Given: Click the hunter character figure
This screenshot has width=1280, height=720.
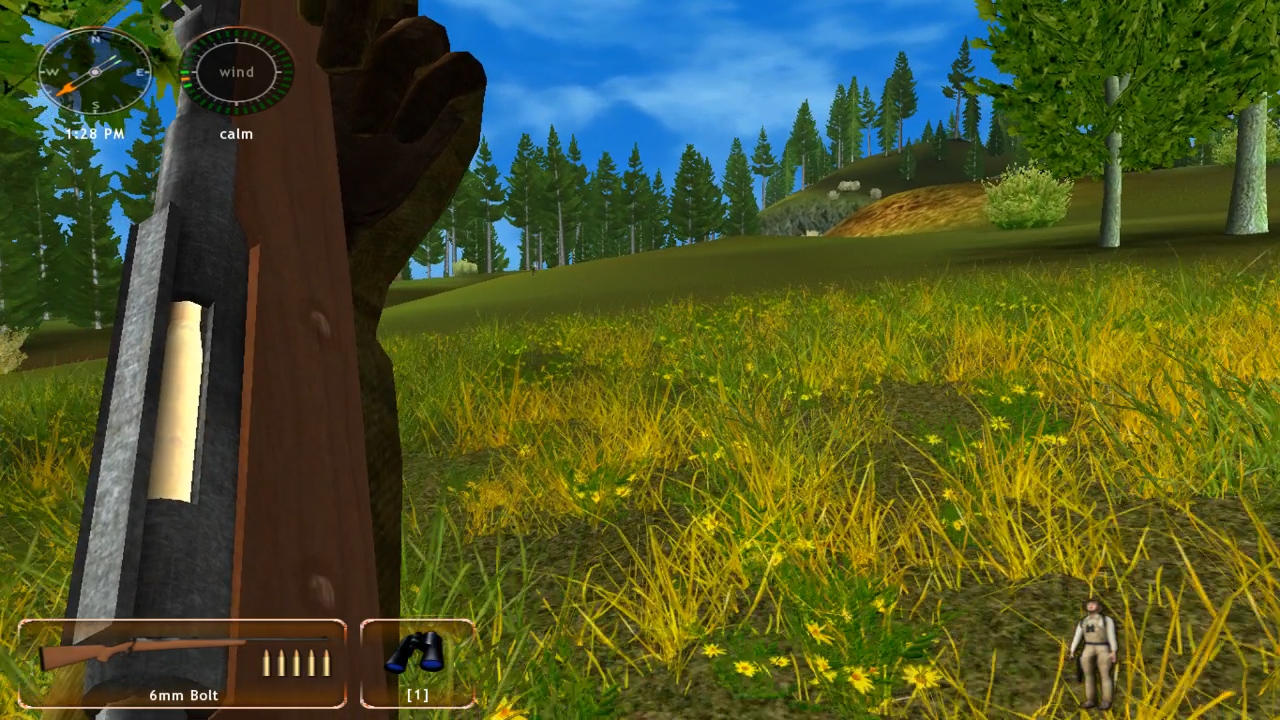Looking at the screenshot, I should point(1095,650).
